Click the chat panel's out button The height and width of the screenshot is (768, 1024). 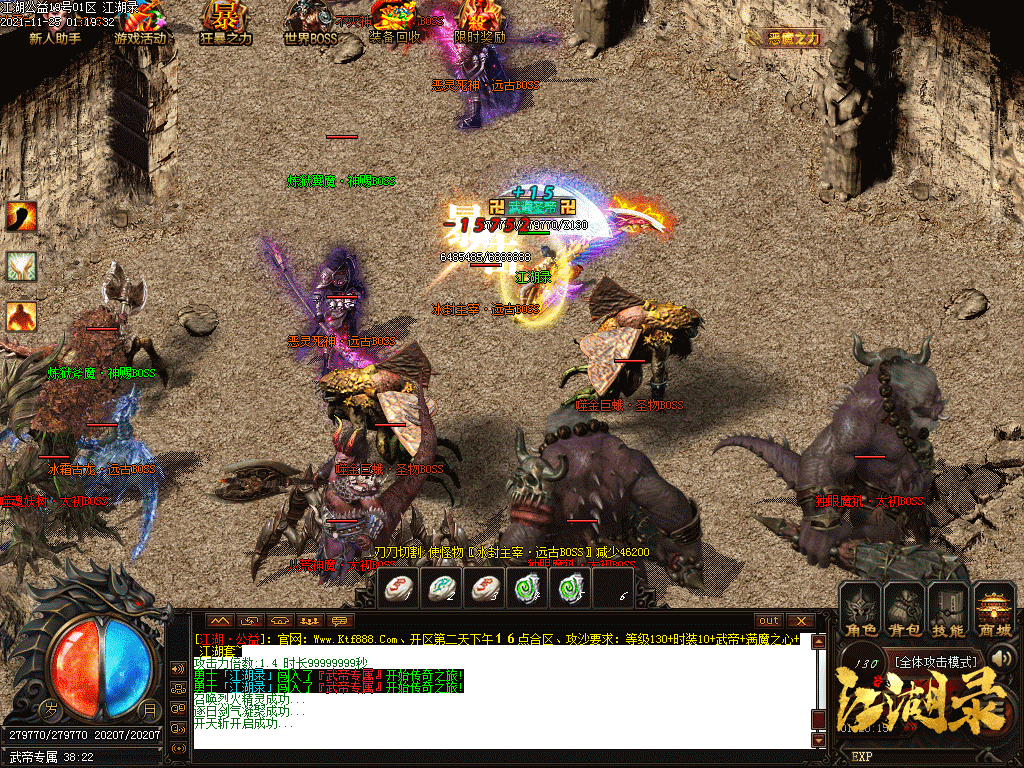768,621
